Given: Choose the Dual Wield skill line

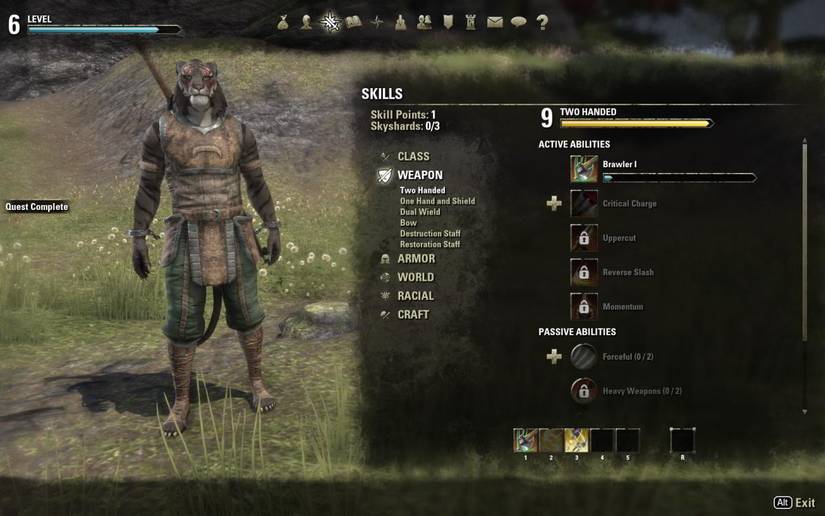Looking at the screenshot, I should point(421,212).
